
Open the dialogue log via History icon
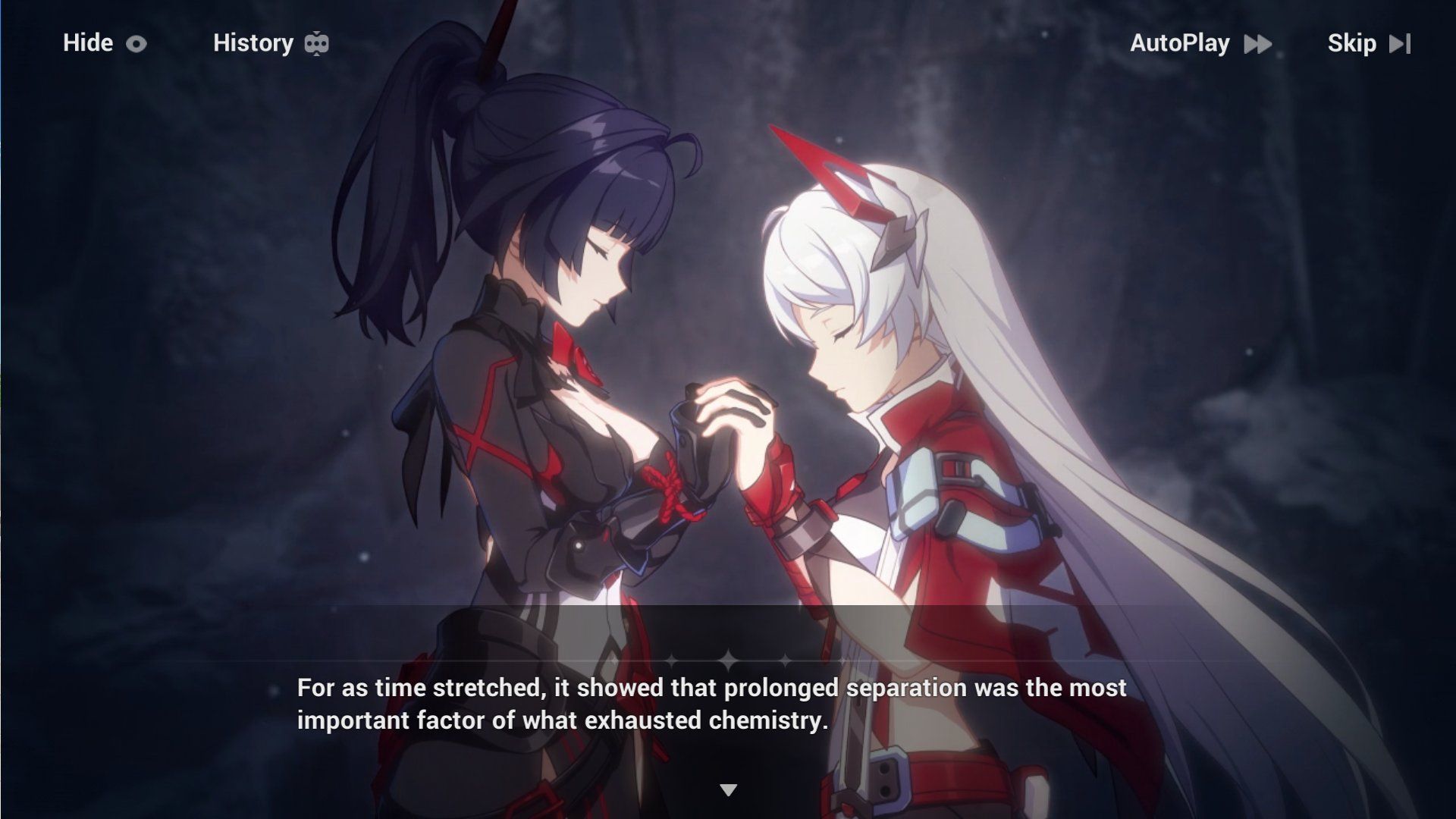(316, 43)
